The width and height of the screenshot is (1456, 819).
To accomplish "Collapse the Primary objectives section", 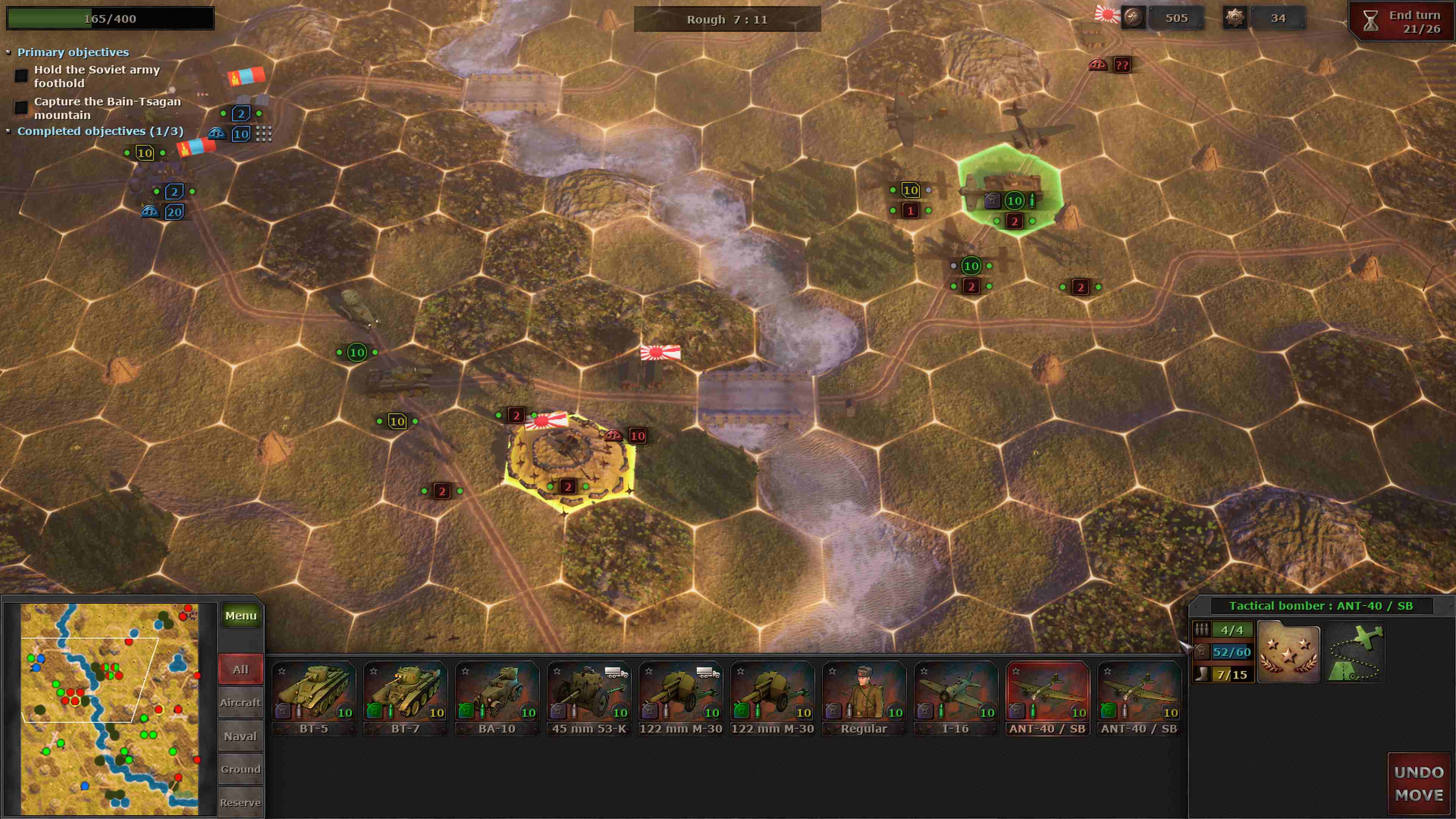I will pos(8,52).
